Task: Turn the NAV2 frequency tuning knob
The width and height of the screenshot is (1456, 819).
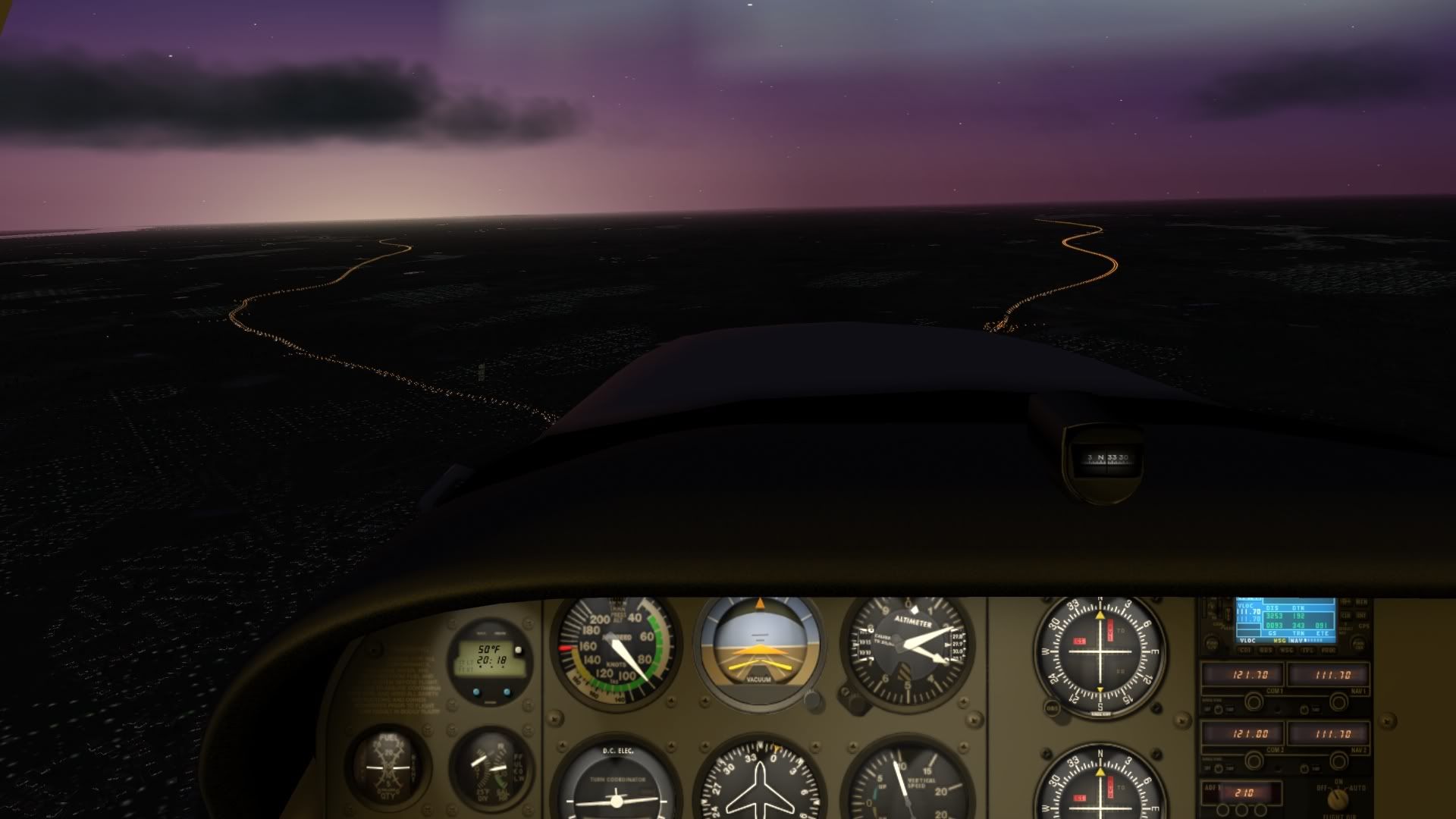Action: point(1338,760)
